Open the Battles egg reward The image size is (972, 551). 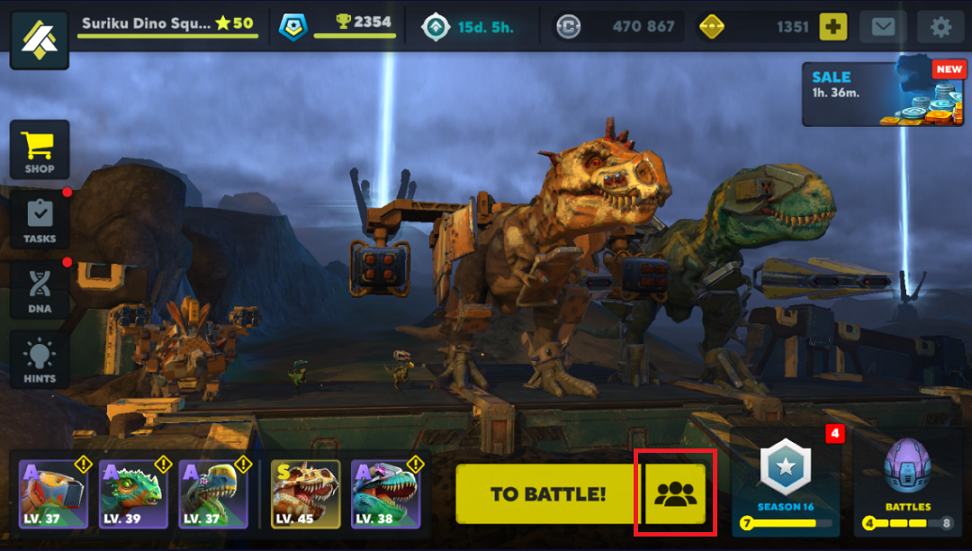tap(907, 481)
